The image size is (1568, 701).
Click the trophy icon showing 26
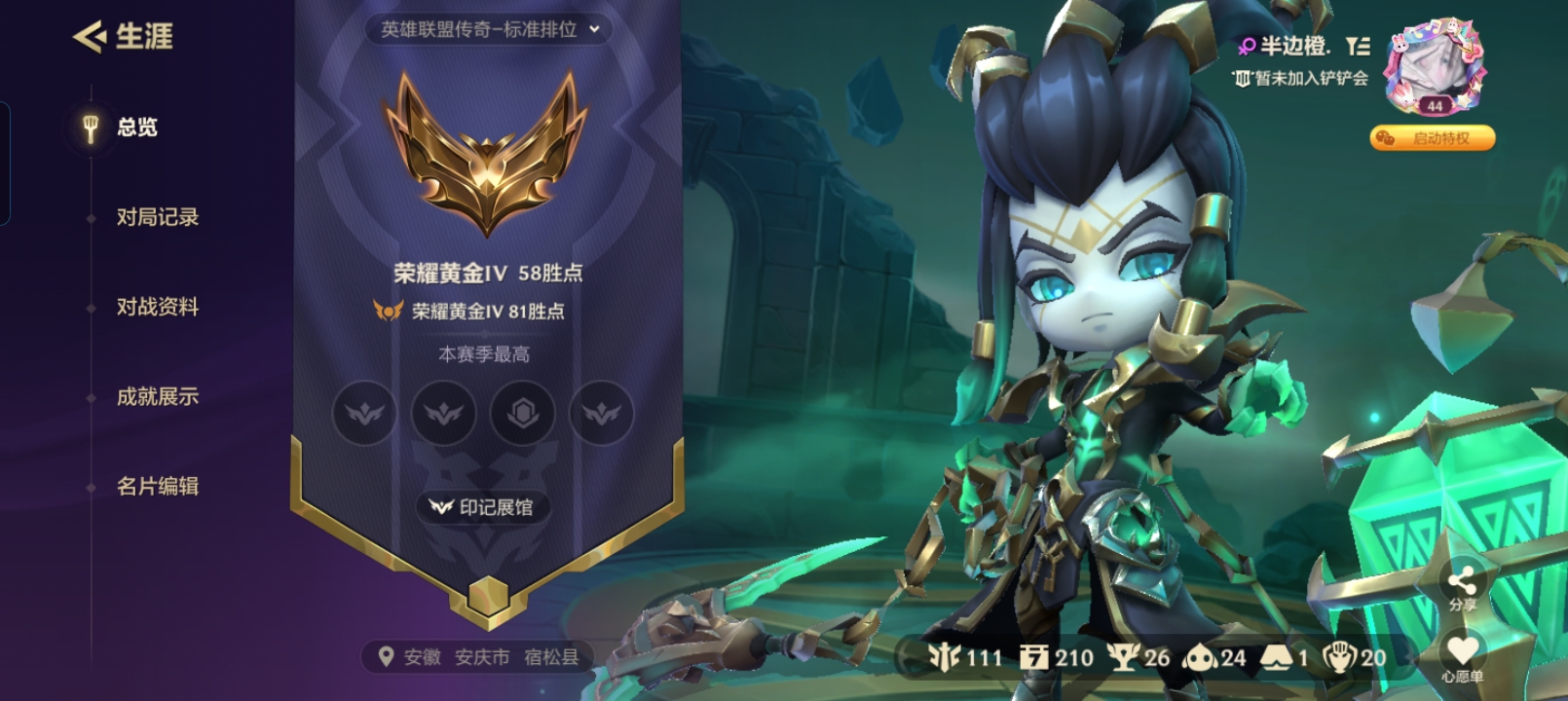tap(1120, 658)
